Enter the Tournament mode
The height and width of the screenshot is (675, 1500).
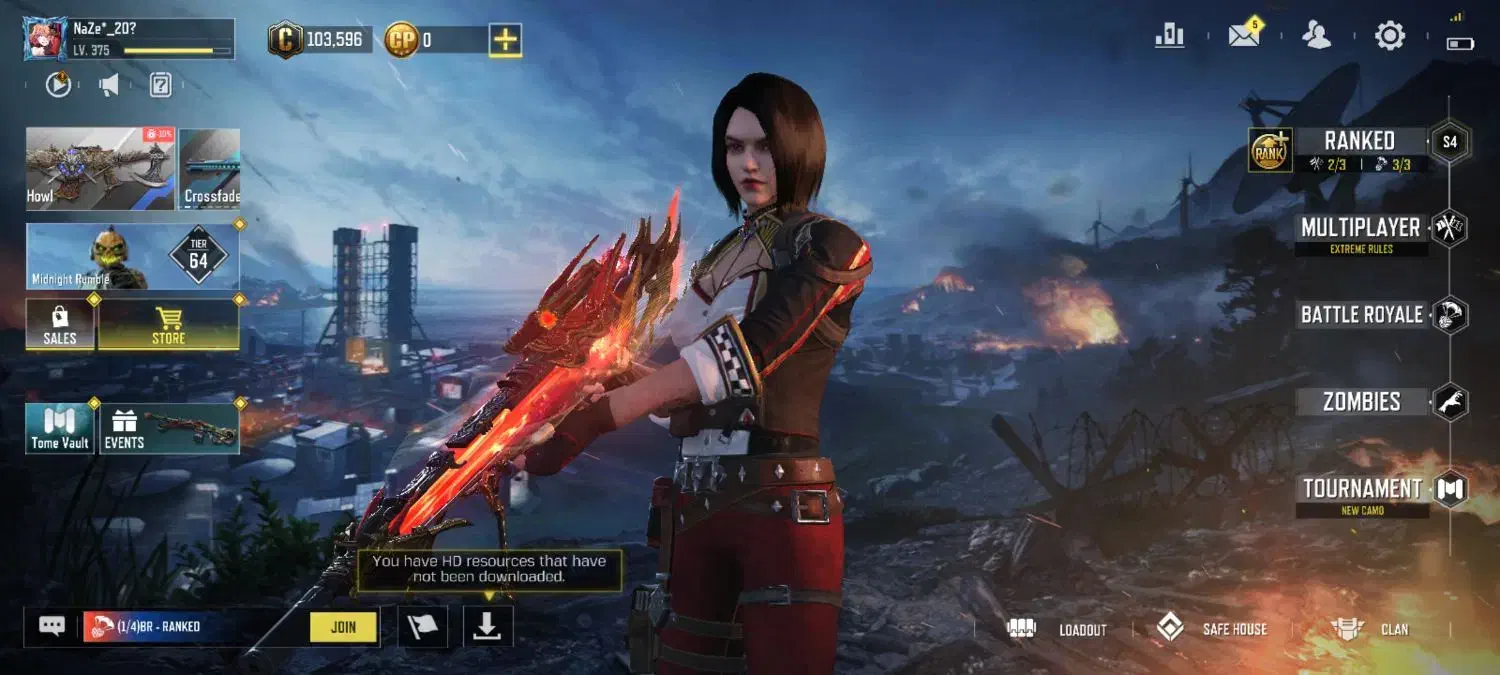1362,489
